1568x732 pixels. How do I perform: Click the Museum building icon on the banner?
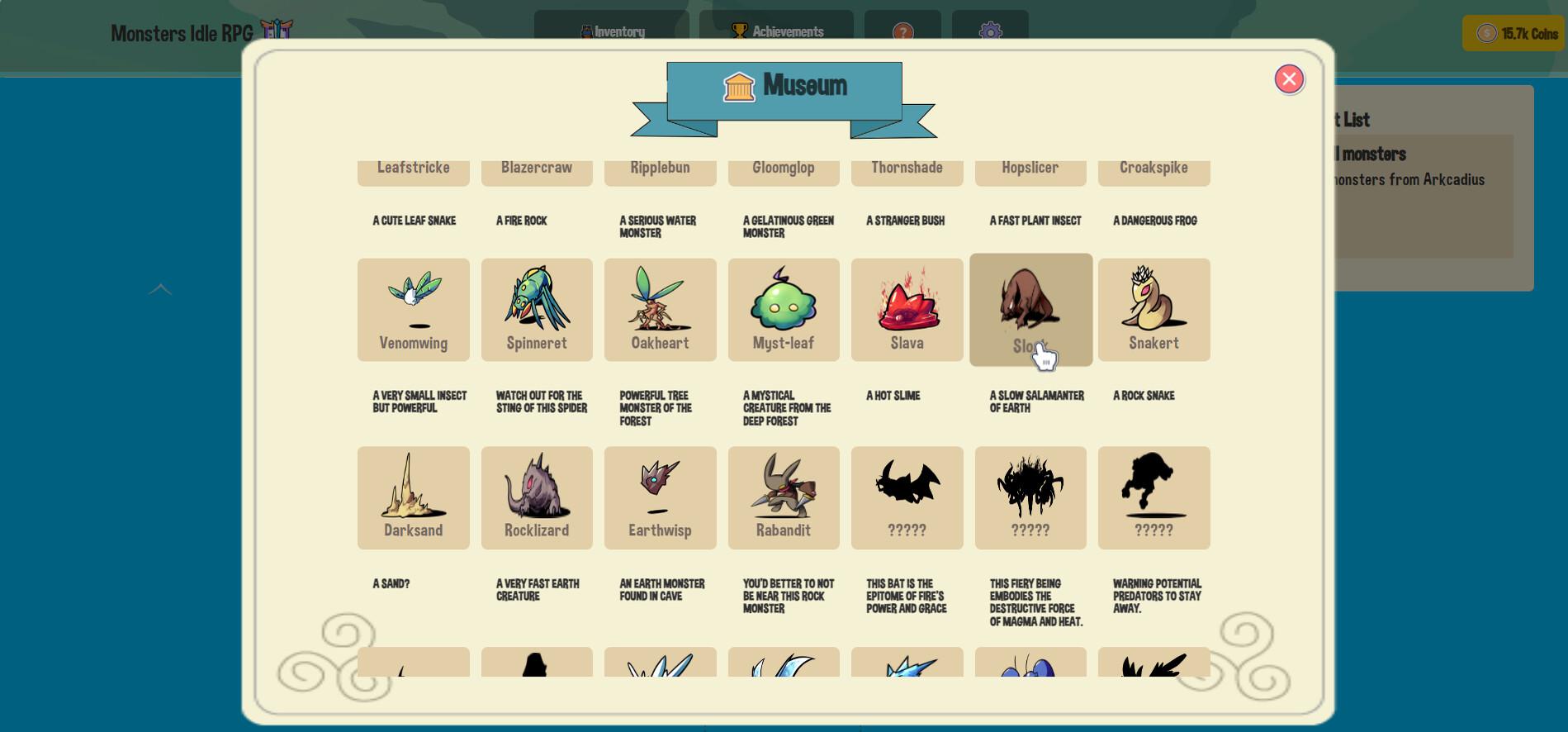point(738,85)
